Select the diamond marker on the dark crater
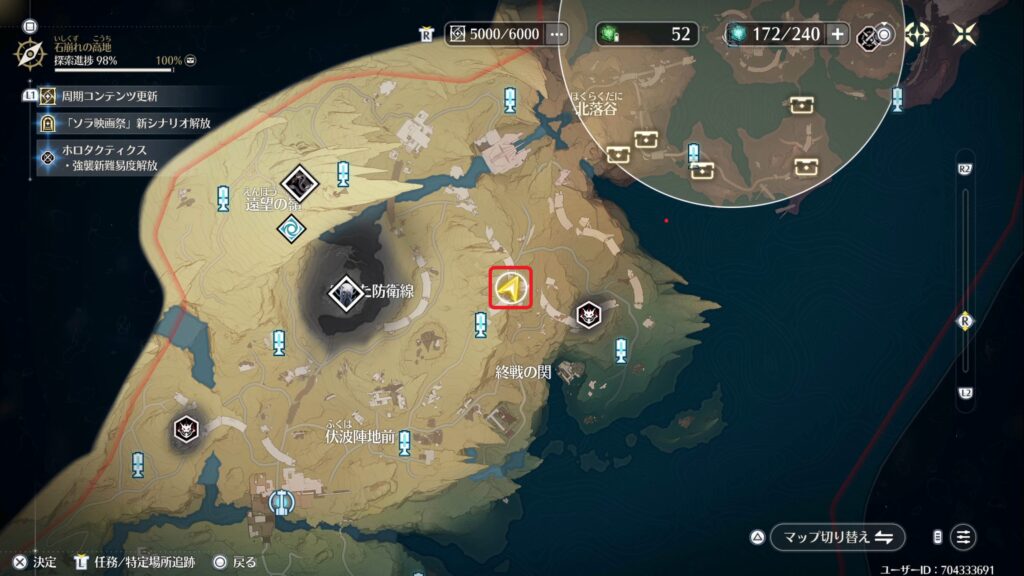The width and height of the screenshot is (1024, 576). coord(345,292)
